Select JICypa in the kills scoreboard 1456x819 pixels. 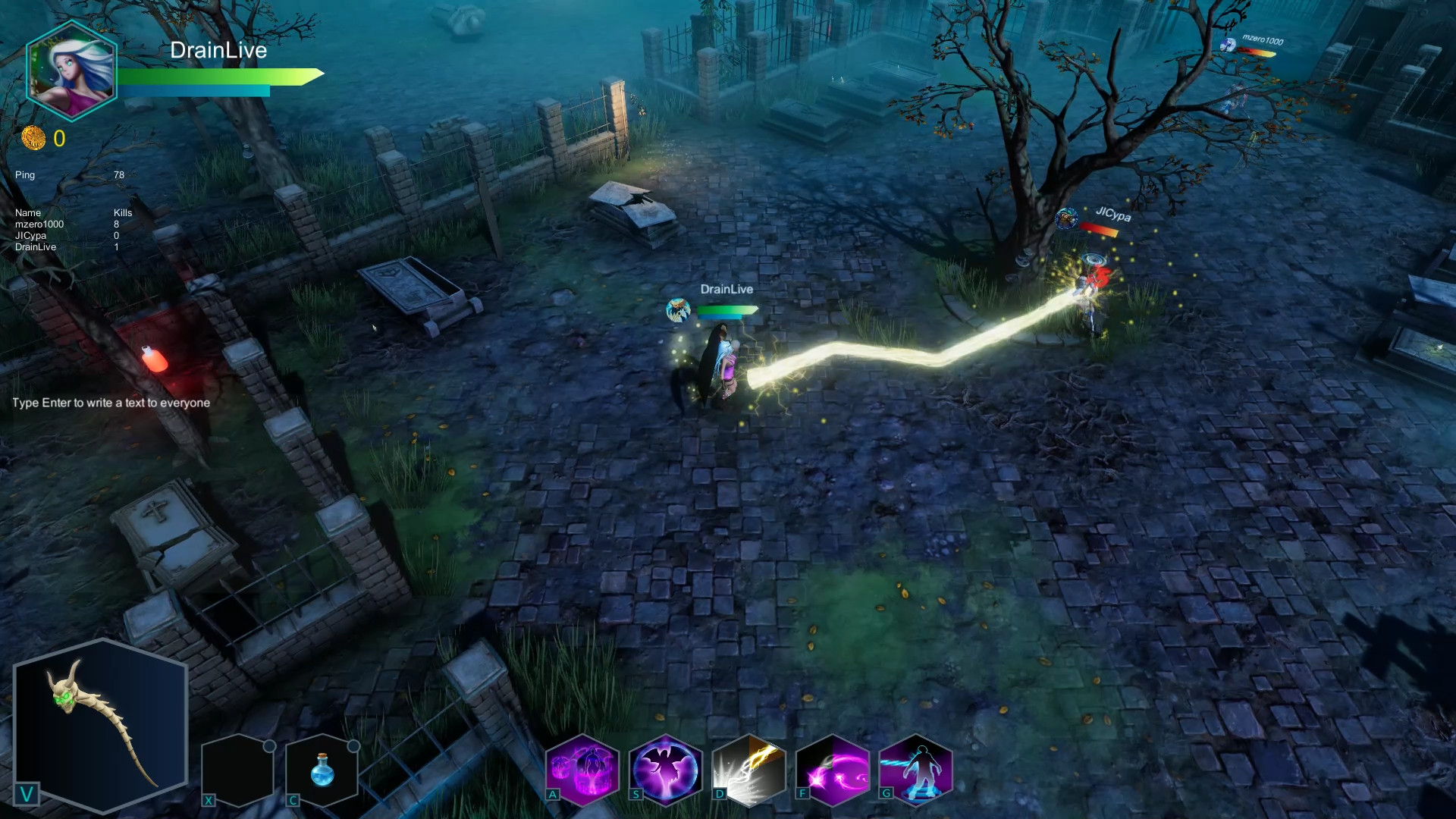[x=30, y=236]
